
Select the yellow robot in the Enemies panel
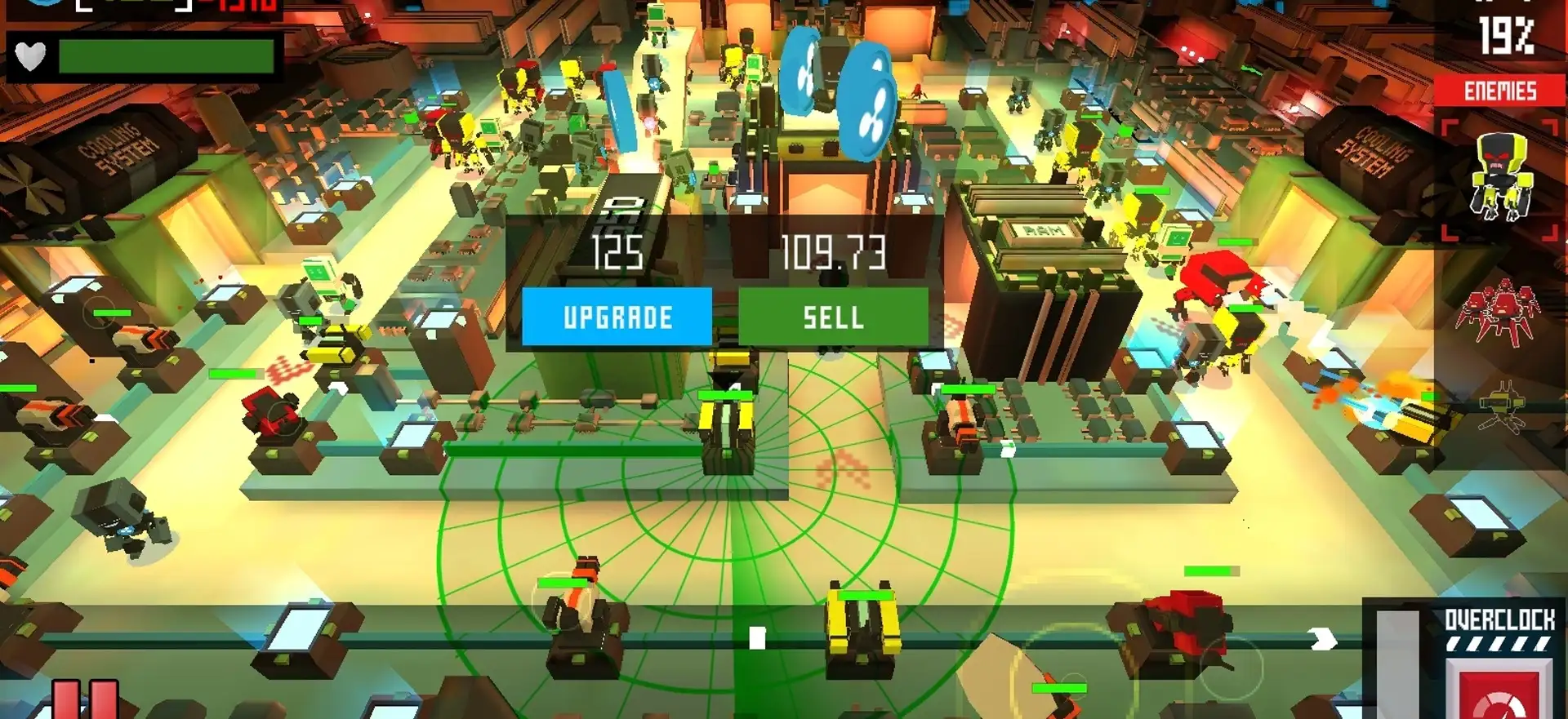[x=1499, y=179]
